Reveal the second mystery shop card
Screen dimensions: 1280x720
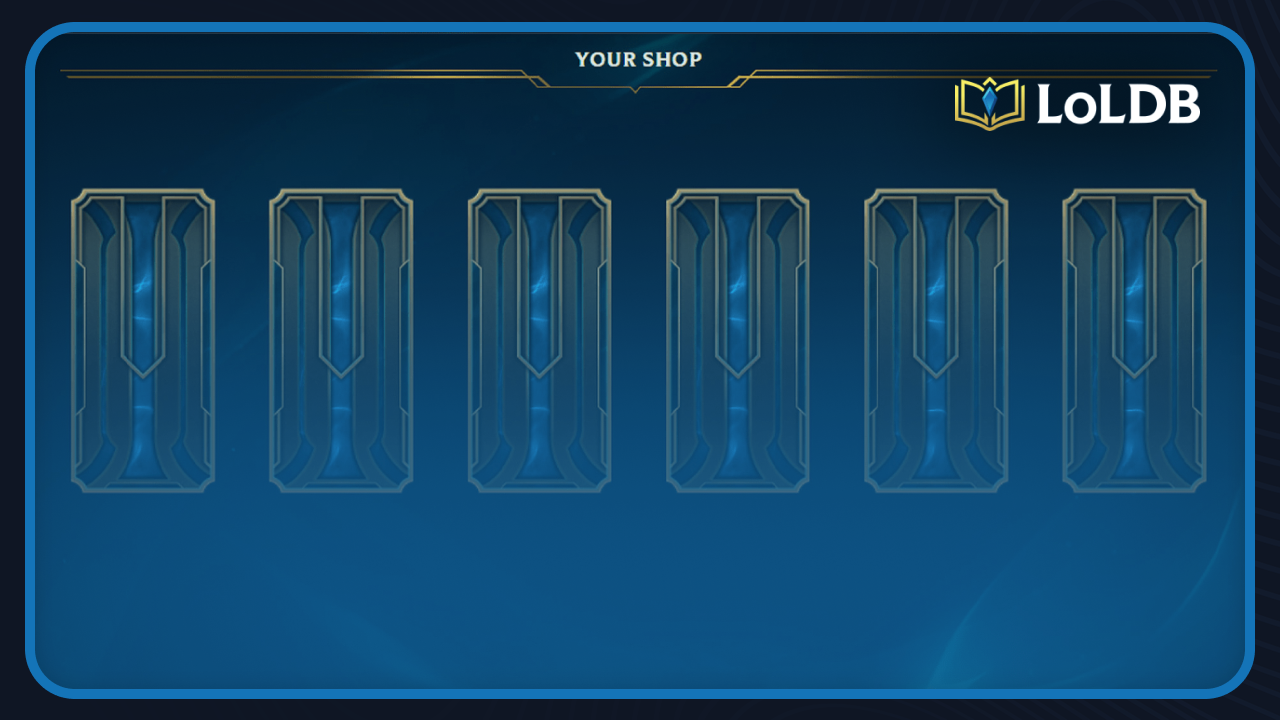point(341,340)
